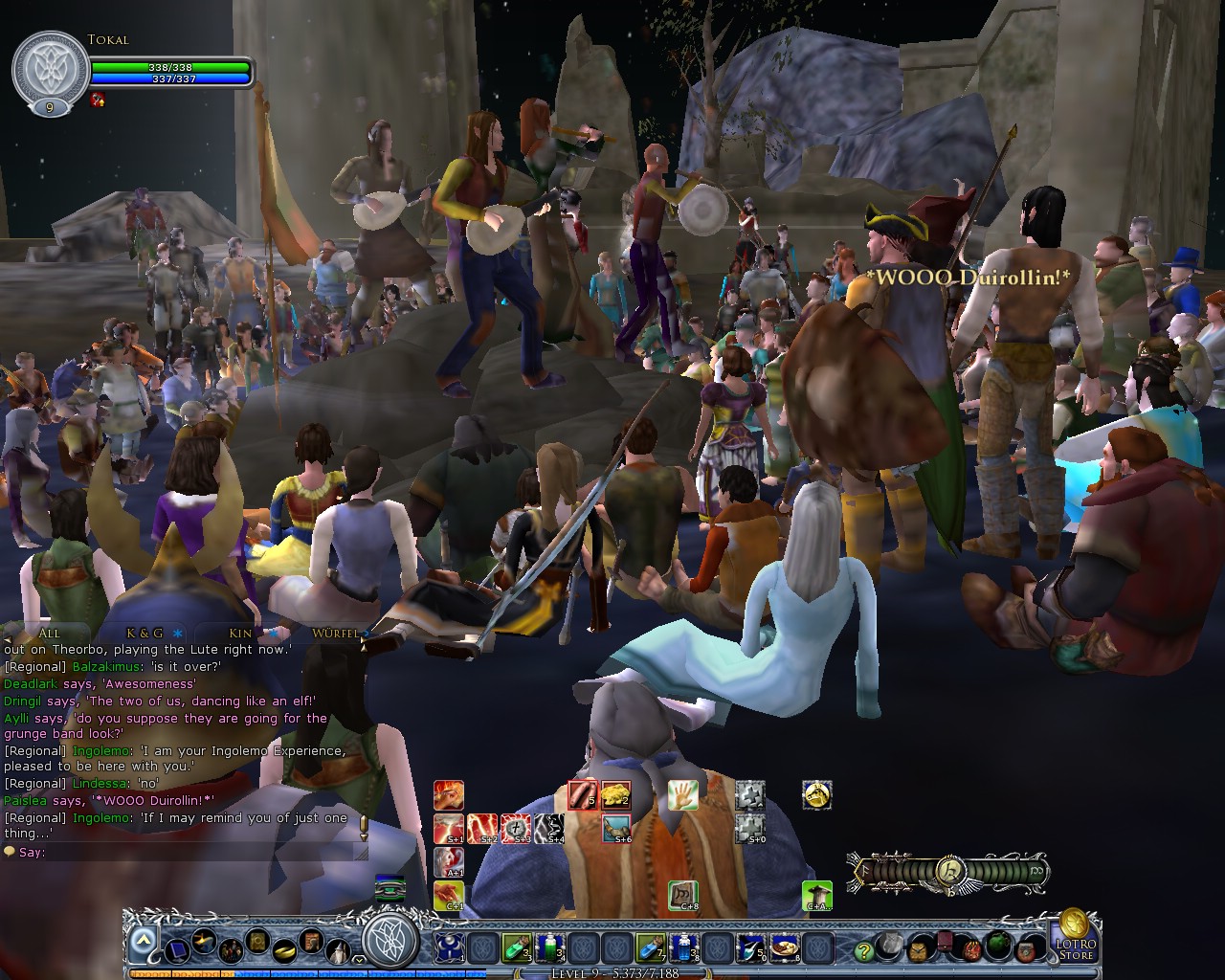This screenshot has height=980, width=1225.
Task: Open the Kin chat tab
Action: click(x=240, y=633)
